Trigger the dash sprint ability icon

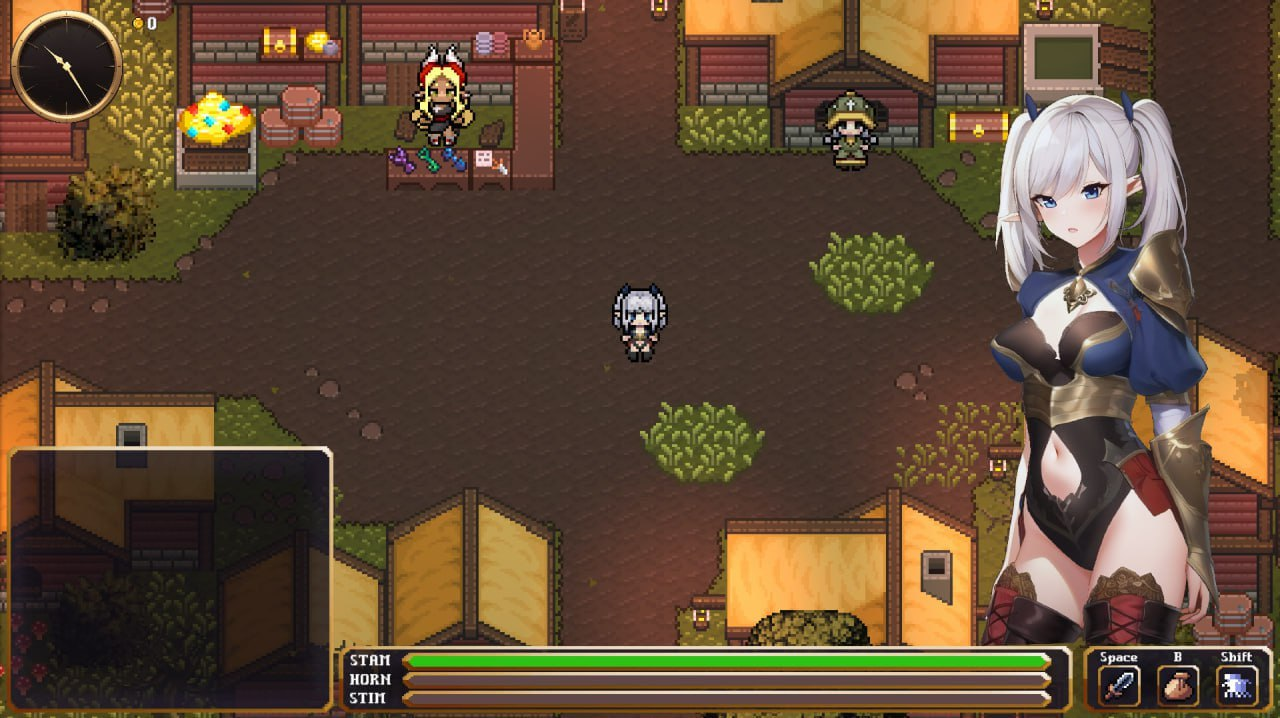tap(1237, 686)
